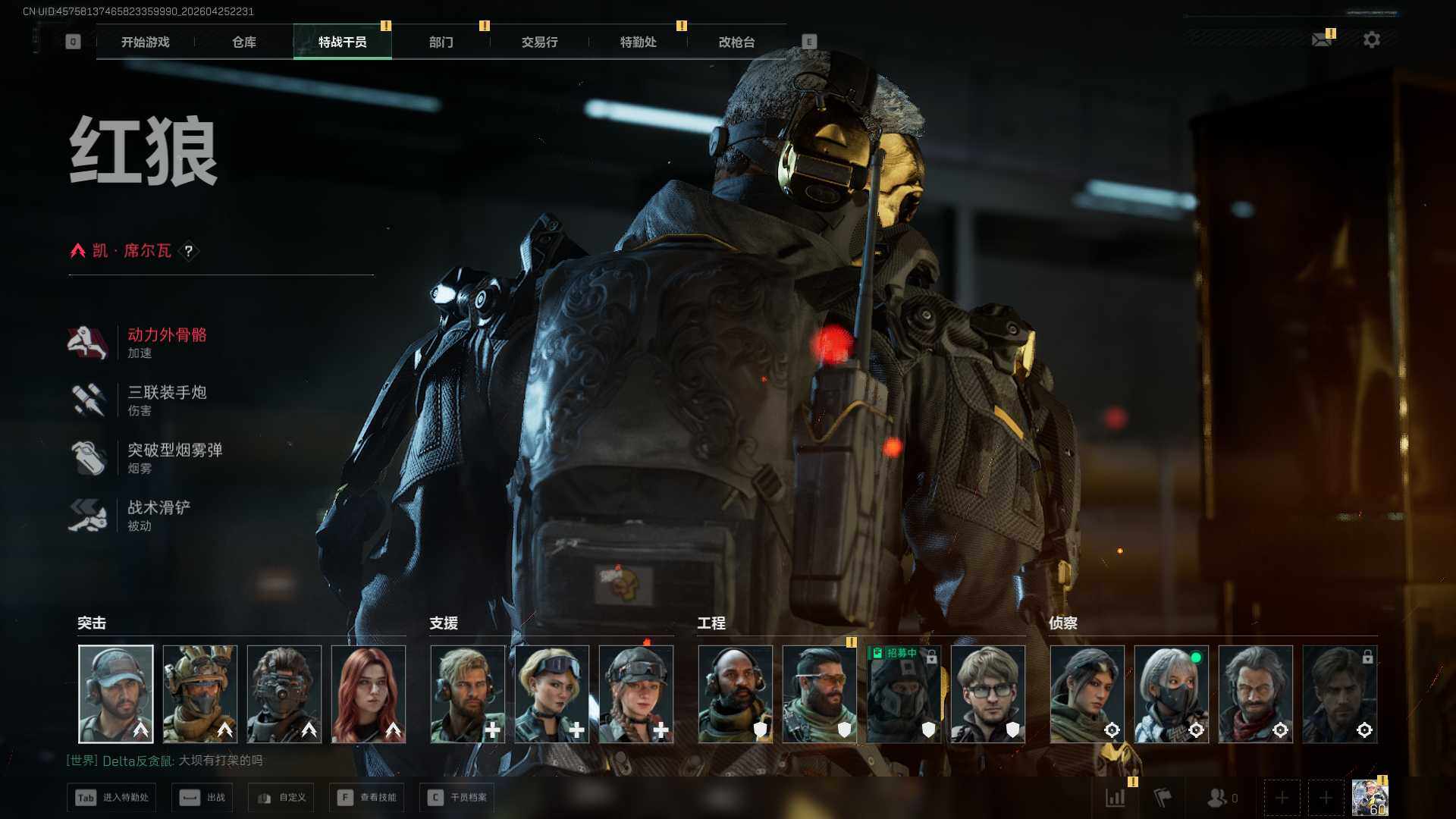Open the mail inbox icon
The image size is (1456, 819).
tap(1322, 39)
